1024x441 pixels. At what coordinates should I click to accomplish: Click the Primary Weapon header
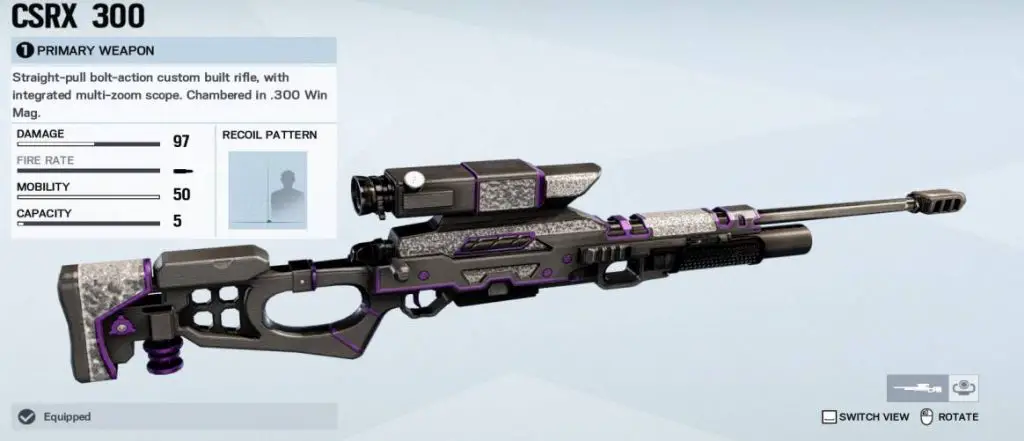pos(174,50)
